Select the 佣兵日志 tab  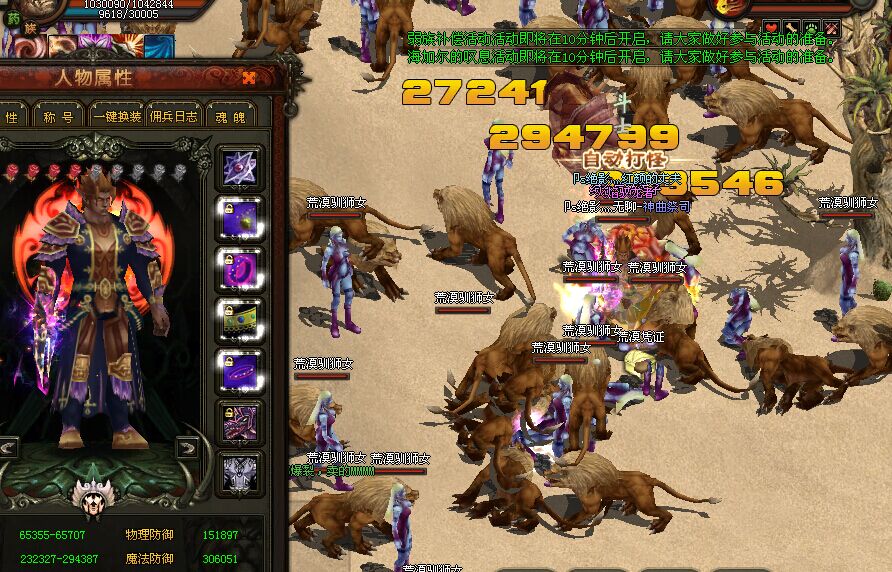[x=174, y=116]
